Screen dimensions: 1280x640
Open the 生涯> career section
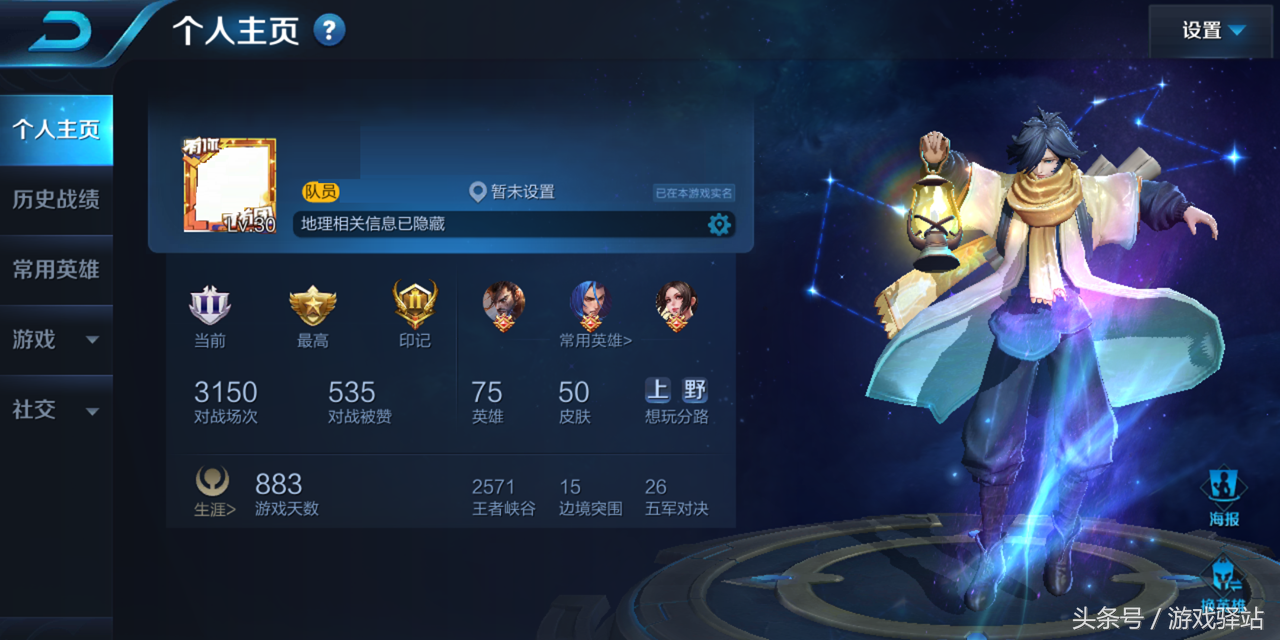click(x=214, y=491)
